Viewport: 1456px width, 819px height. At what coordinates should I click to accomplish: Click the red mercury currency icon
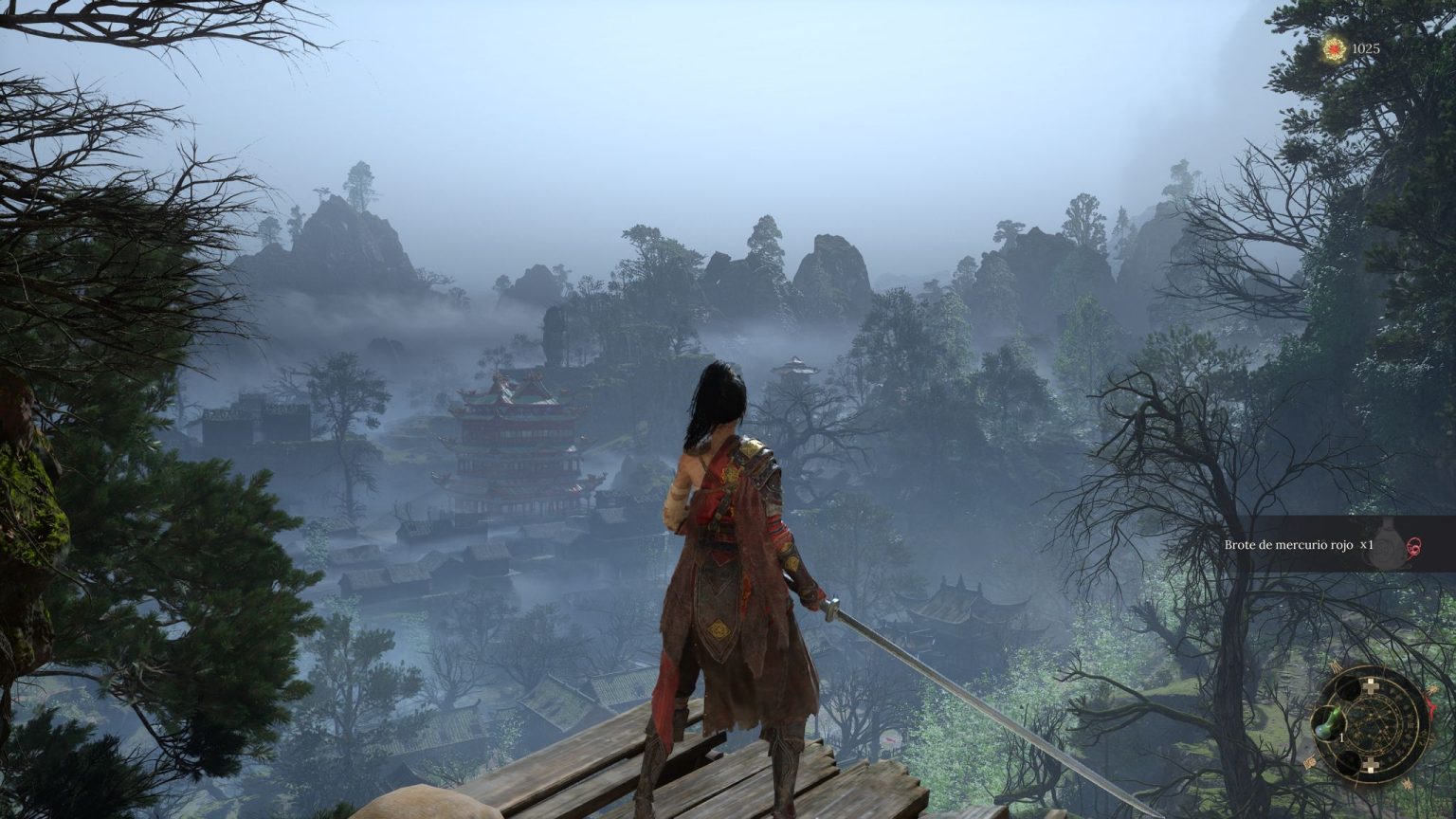1335,47
